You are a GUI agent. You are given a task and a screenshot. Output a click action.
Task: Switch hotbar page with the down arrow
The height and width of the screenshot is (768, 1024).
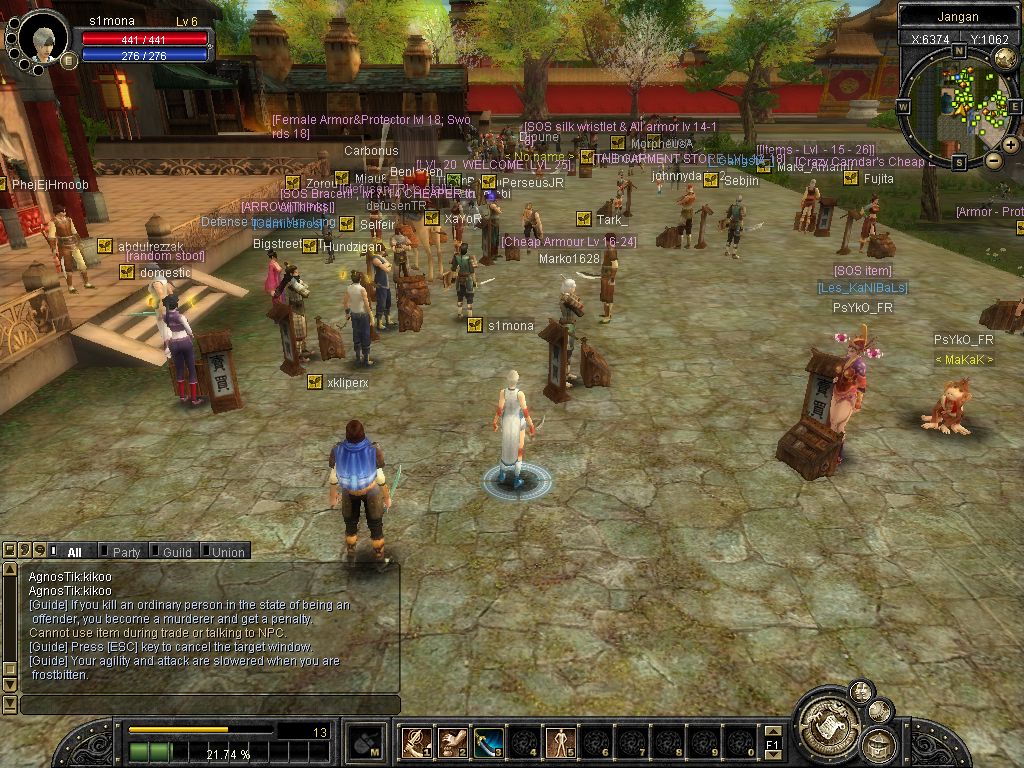point(772,755)
